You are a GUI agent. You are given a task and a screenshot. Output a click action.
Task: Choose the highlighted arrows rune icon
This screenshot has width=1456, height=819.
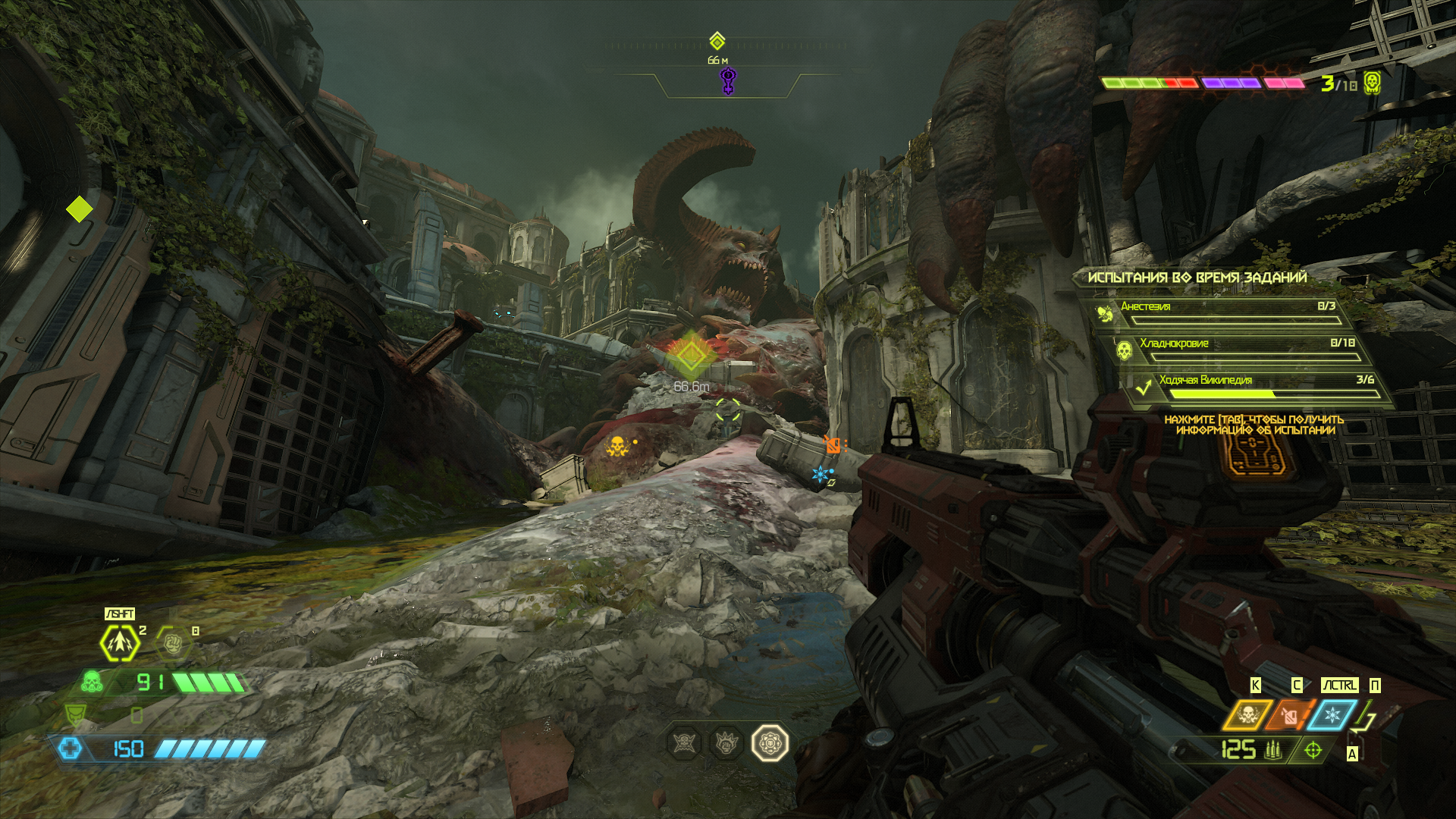[770, 743]
